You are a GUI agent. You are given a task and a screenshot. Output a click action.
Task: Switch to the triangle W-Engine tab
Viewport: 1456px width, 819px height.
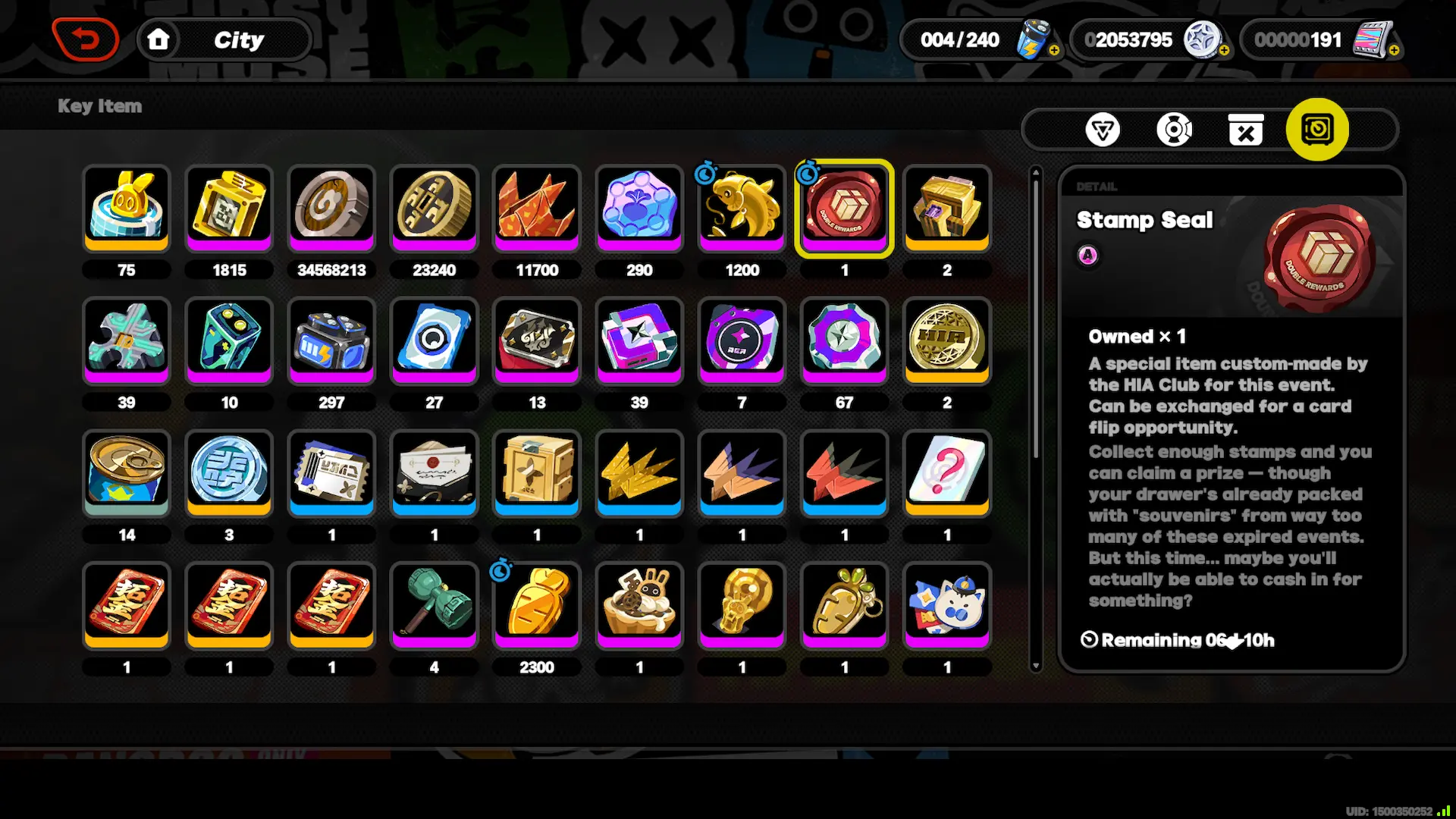(x=1102, y=130)
